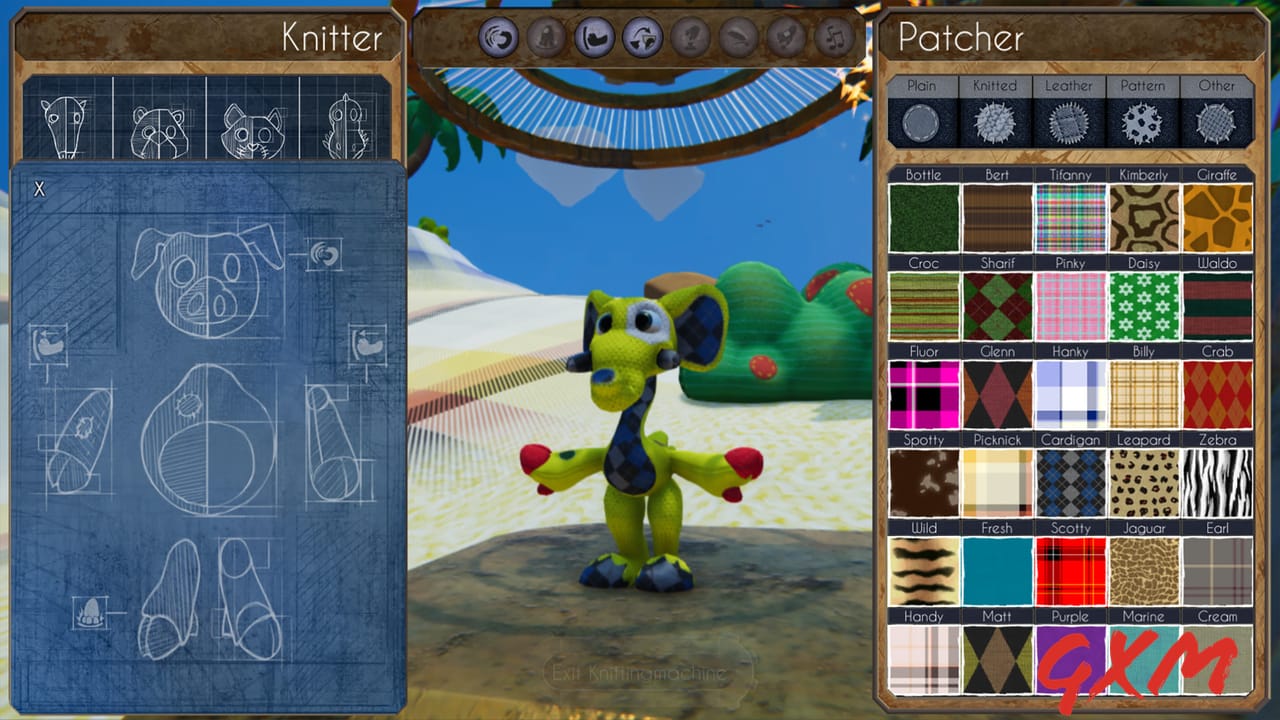The height and width of the screenshot is (720, 1280).
Task: Open the Pattern fabric tab
Action: 1143,86
